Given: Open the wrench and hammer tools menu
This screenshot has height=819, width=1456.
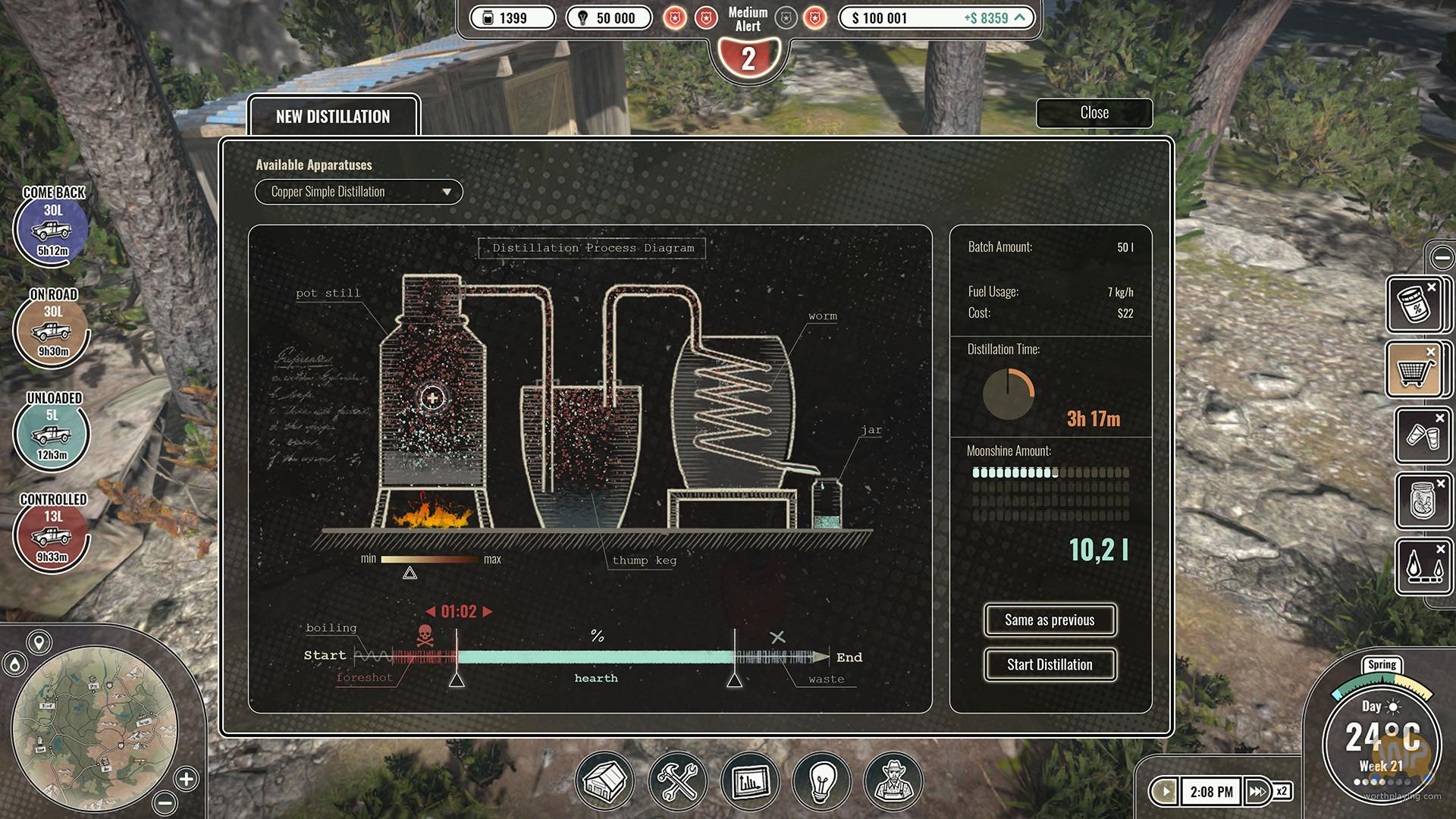Looking at the screenshot, I should click(677, 781).
